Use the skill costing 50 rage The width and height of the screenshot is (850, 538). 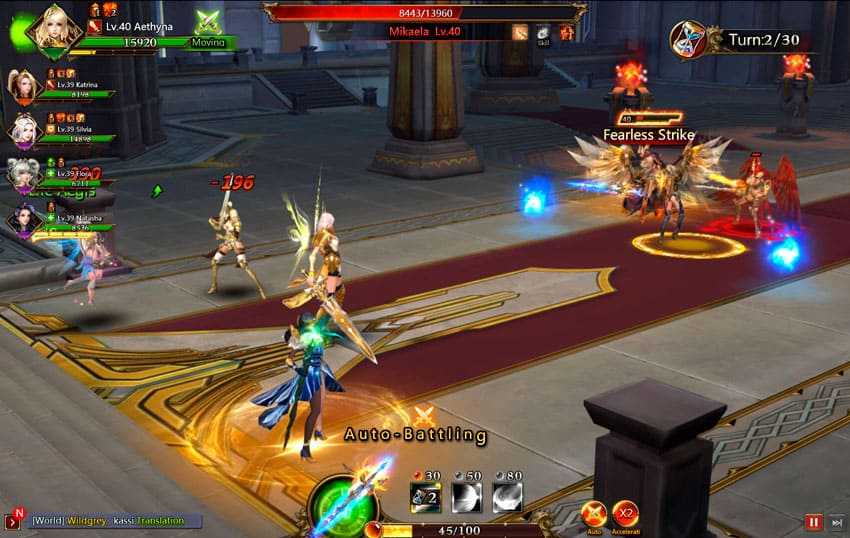(x=466, y=498)
